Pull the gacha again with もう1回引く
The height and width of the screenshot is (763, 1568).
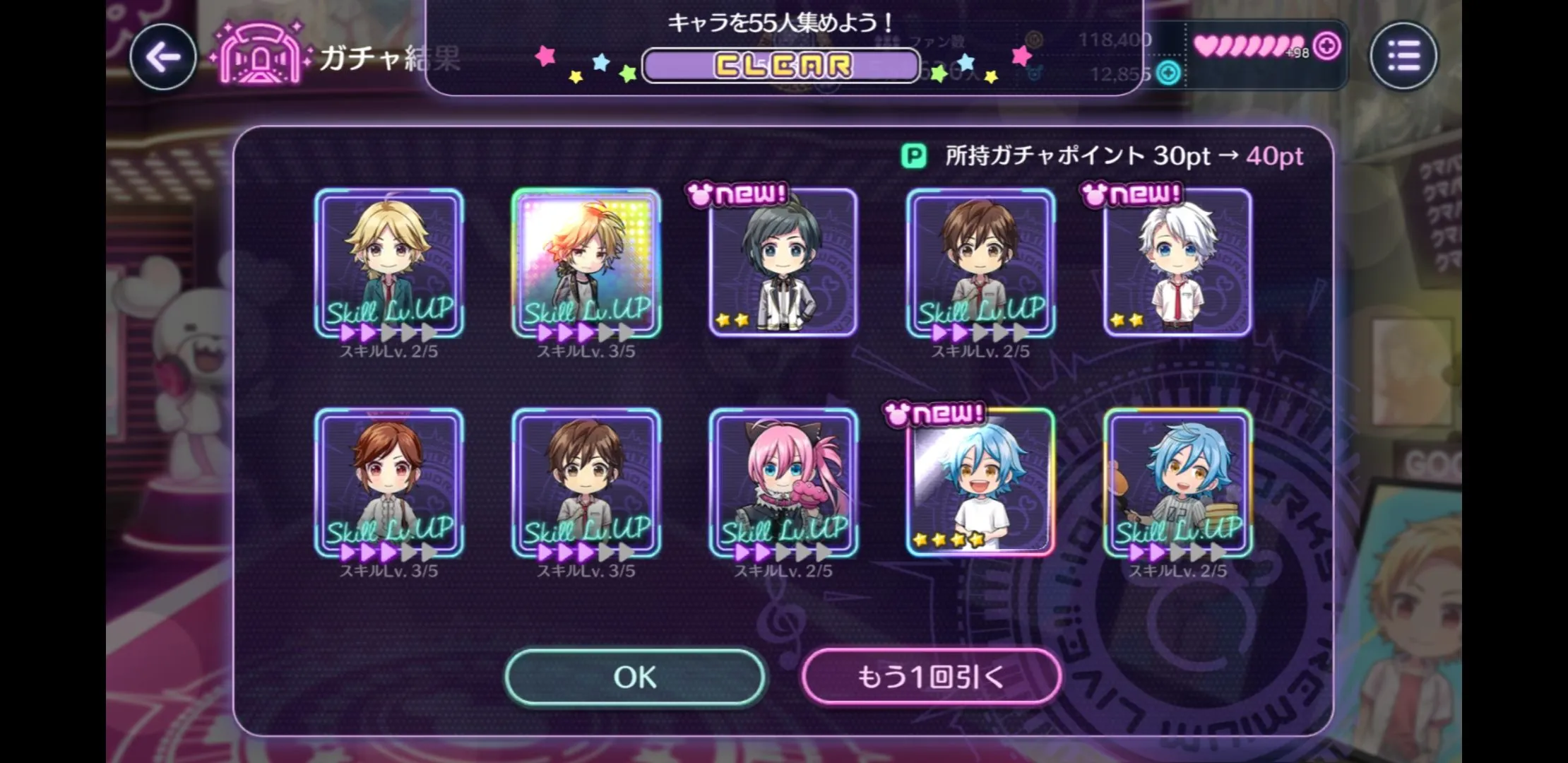tap(931, 677)
